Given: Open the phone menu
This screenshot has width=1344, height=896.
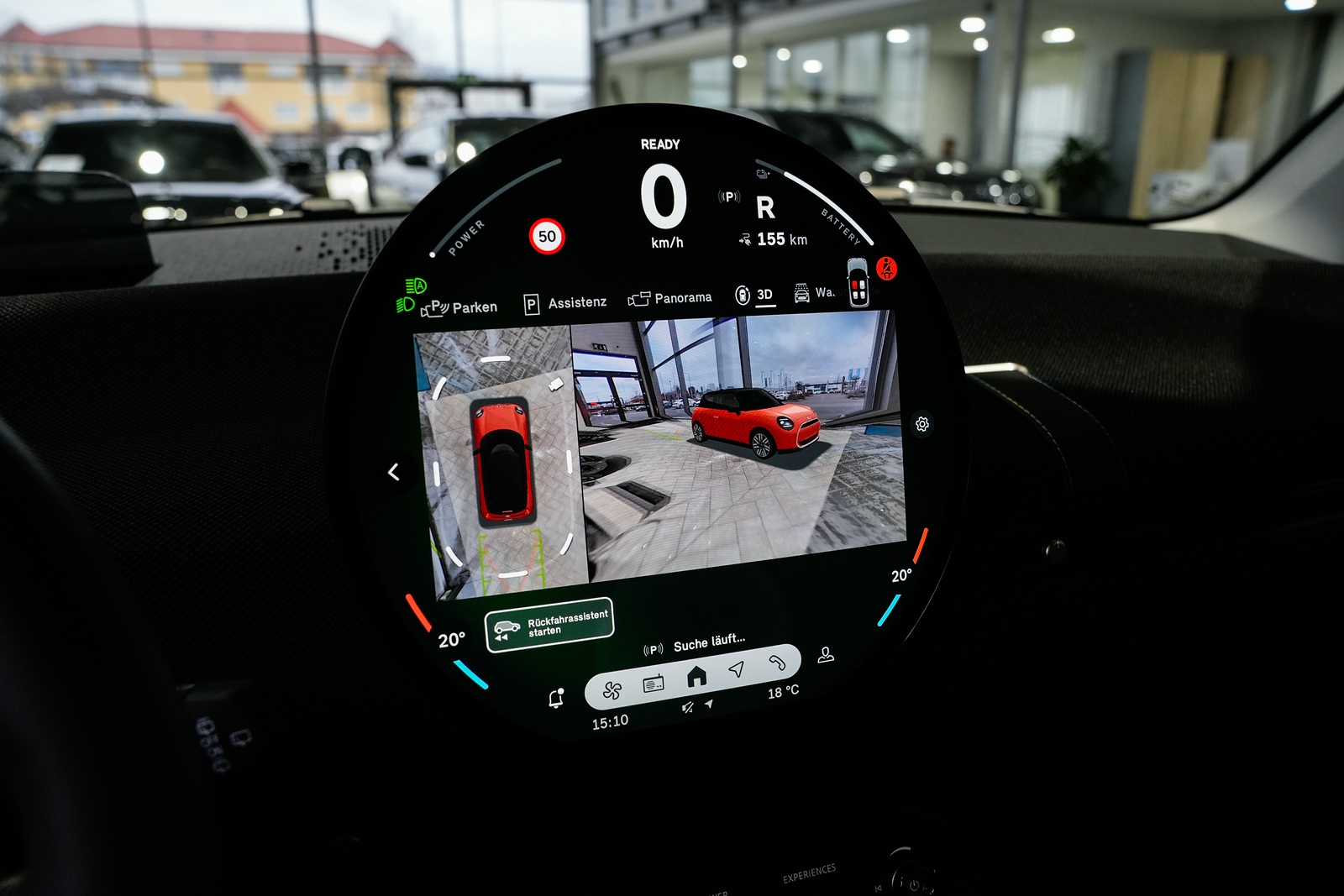Looking at the screenshot, I should (x=777, y=663).
